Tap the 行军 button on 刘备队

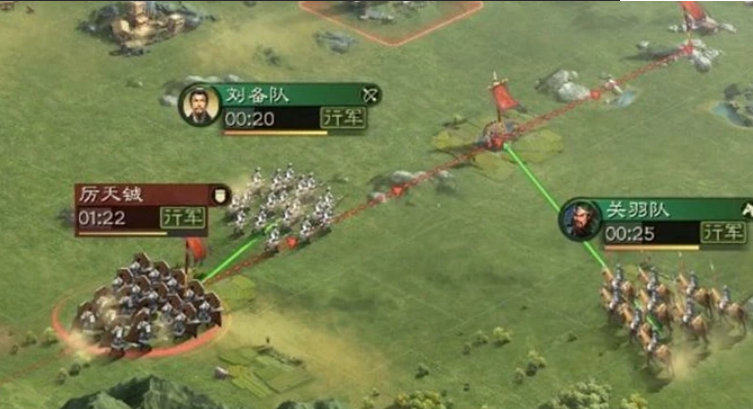click(342, 118)
